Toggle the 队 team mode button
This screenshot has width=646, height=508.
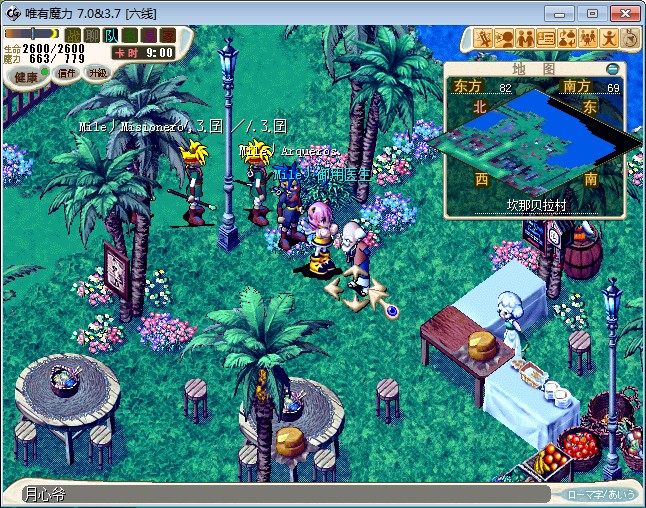pyautogui.click(x=110, y=35)
